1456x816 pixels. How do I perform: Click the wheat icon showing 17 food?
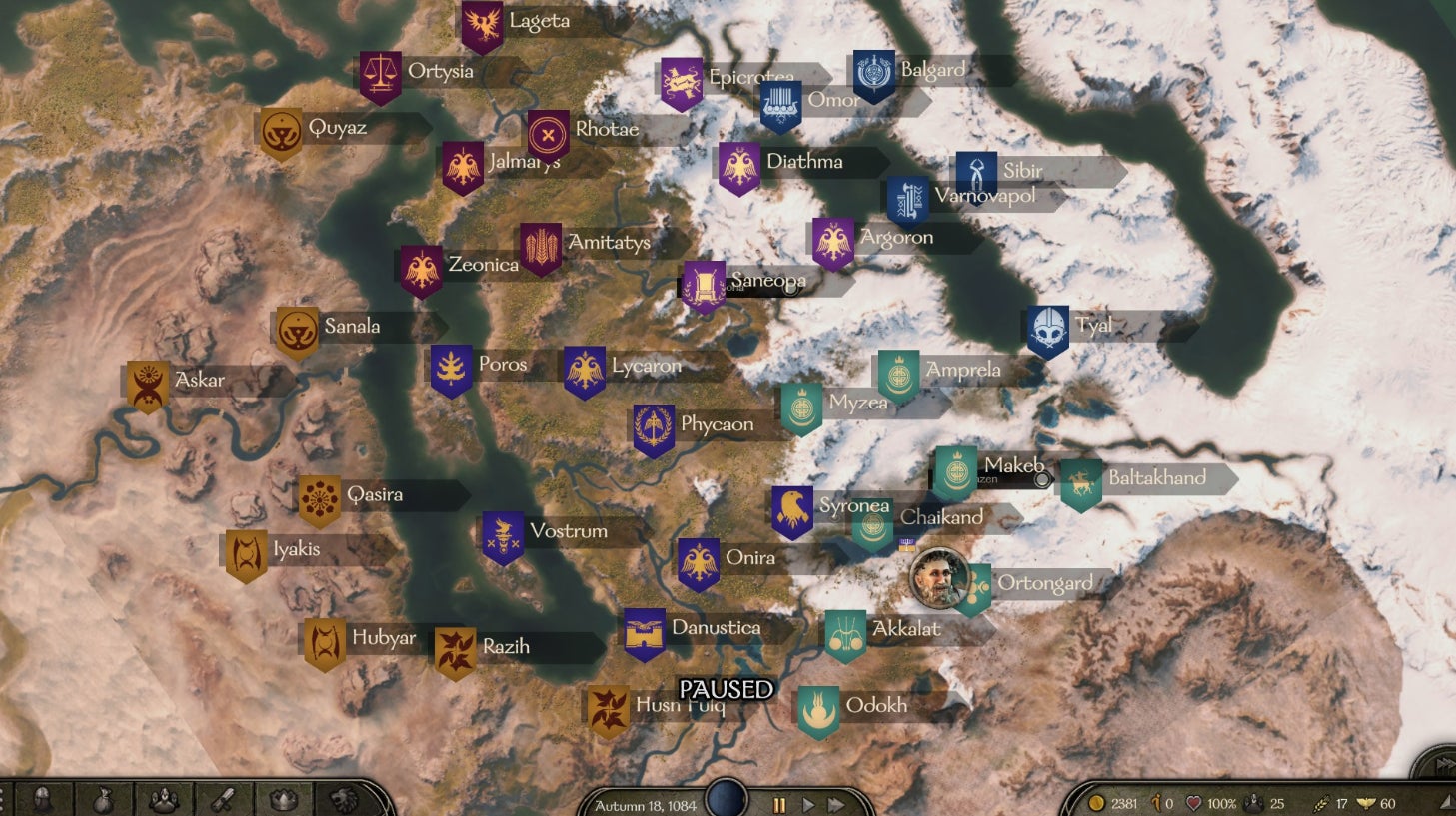point(1321,802)
